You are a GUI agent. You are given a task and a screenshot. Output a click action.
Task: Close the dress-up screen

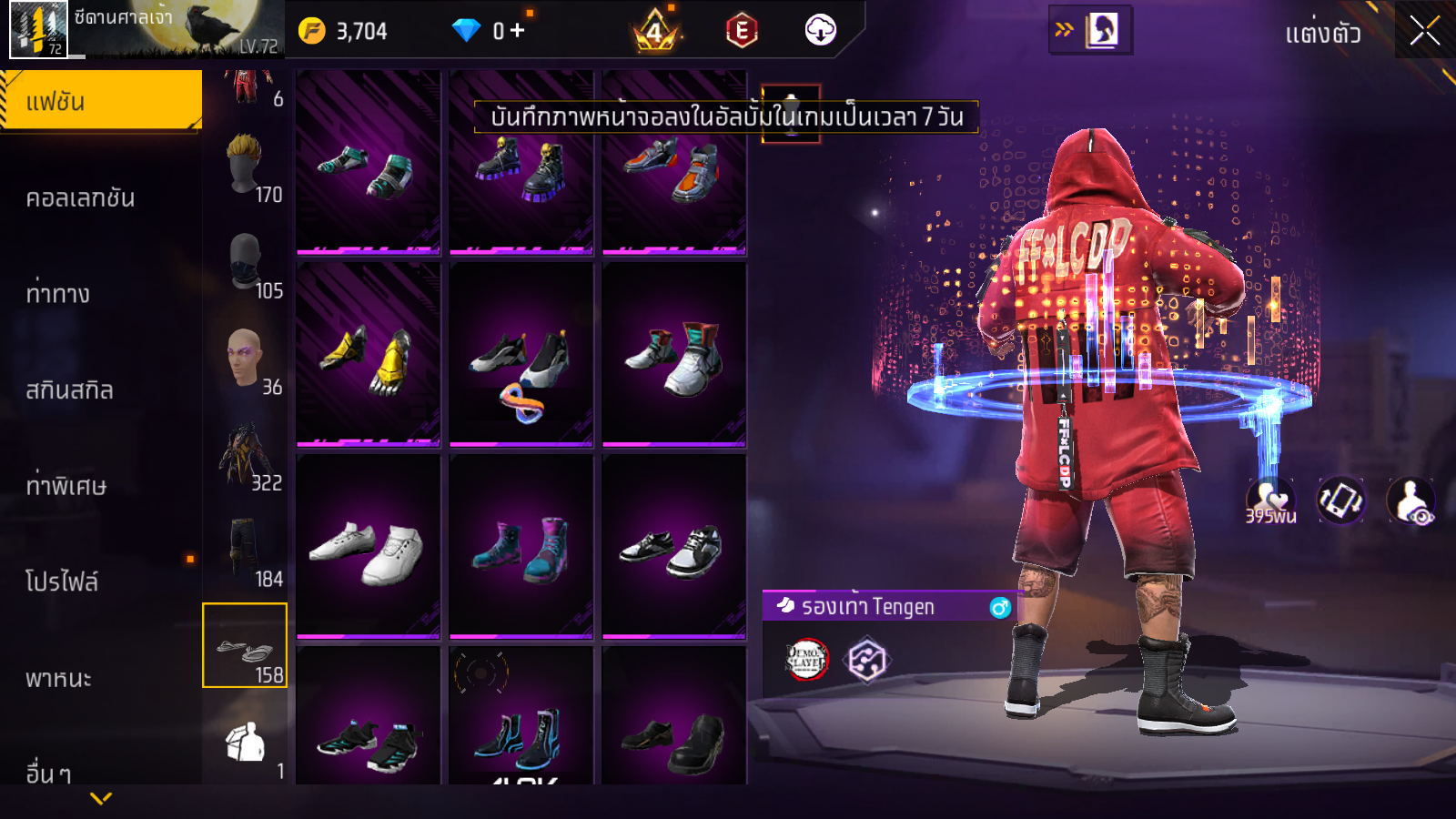1424,31
